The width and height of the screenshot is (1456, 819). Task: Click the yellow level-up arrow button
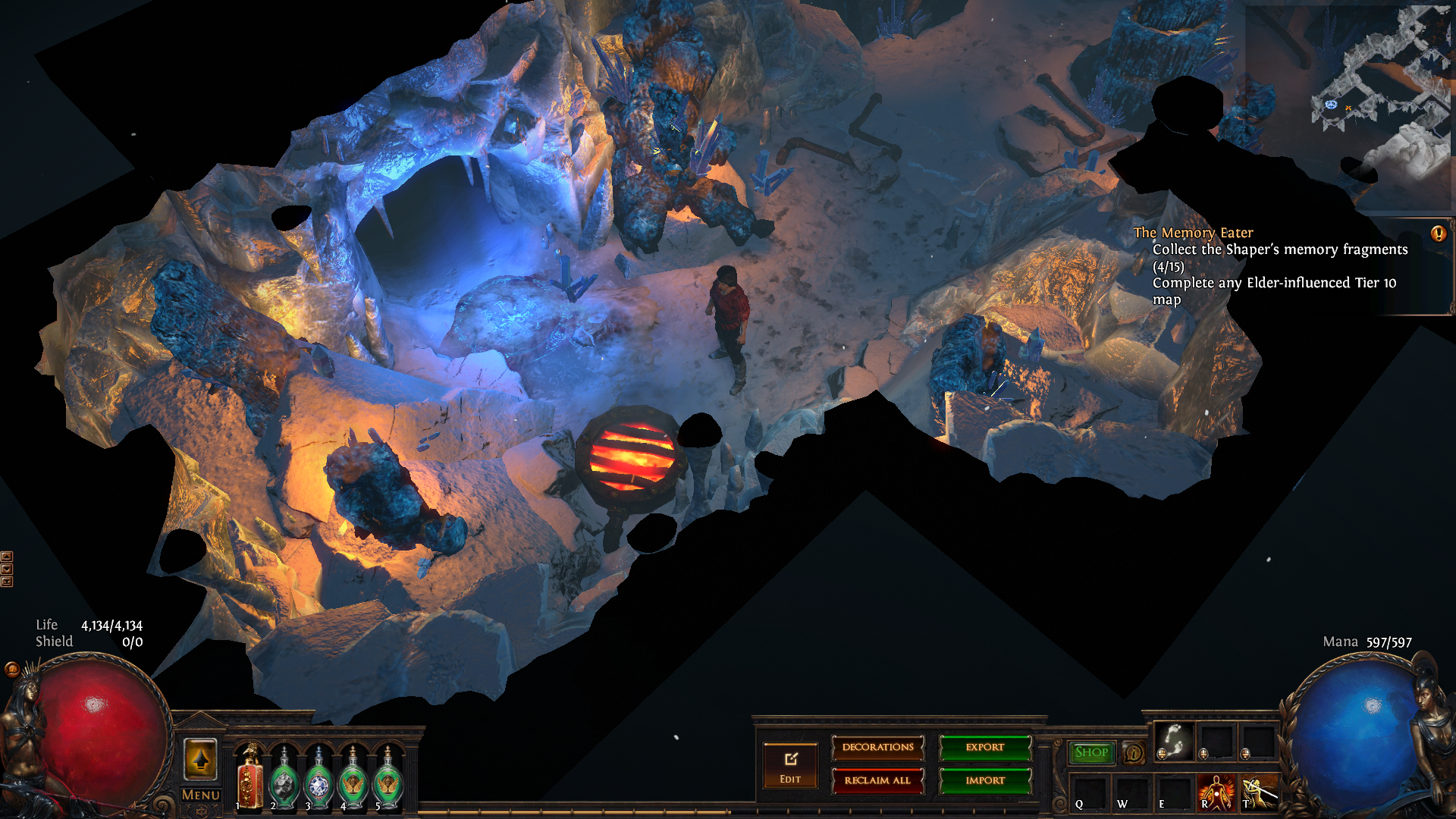(x=201, y=759)
